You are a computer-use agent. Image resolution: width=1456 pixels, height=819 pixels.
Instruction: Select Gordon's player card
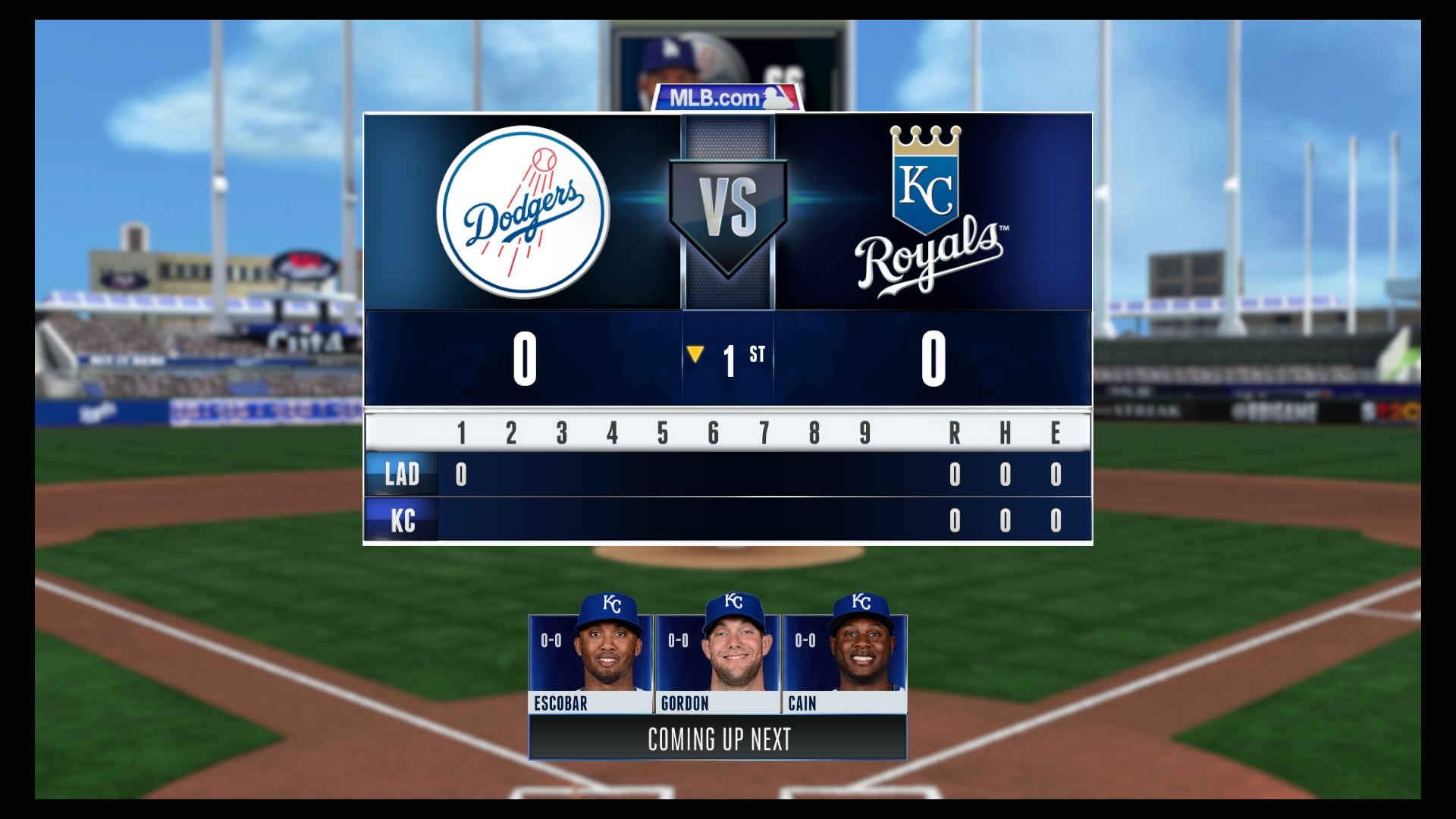click(x=717, y=662)
